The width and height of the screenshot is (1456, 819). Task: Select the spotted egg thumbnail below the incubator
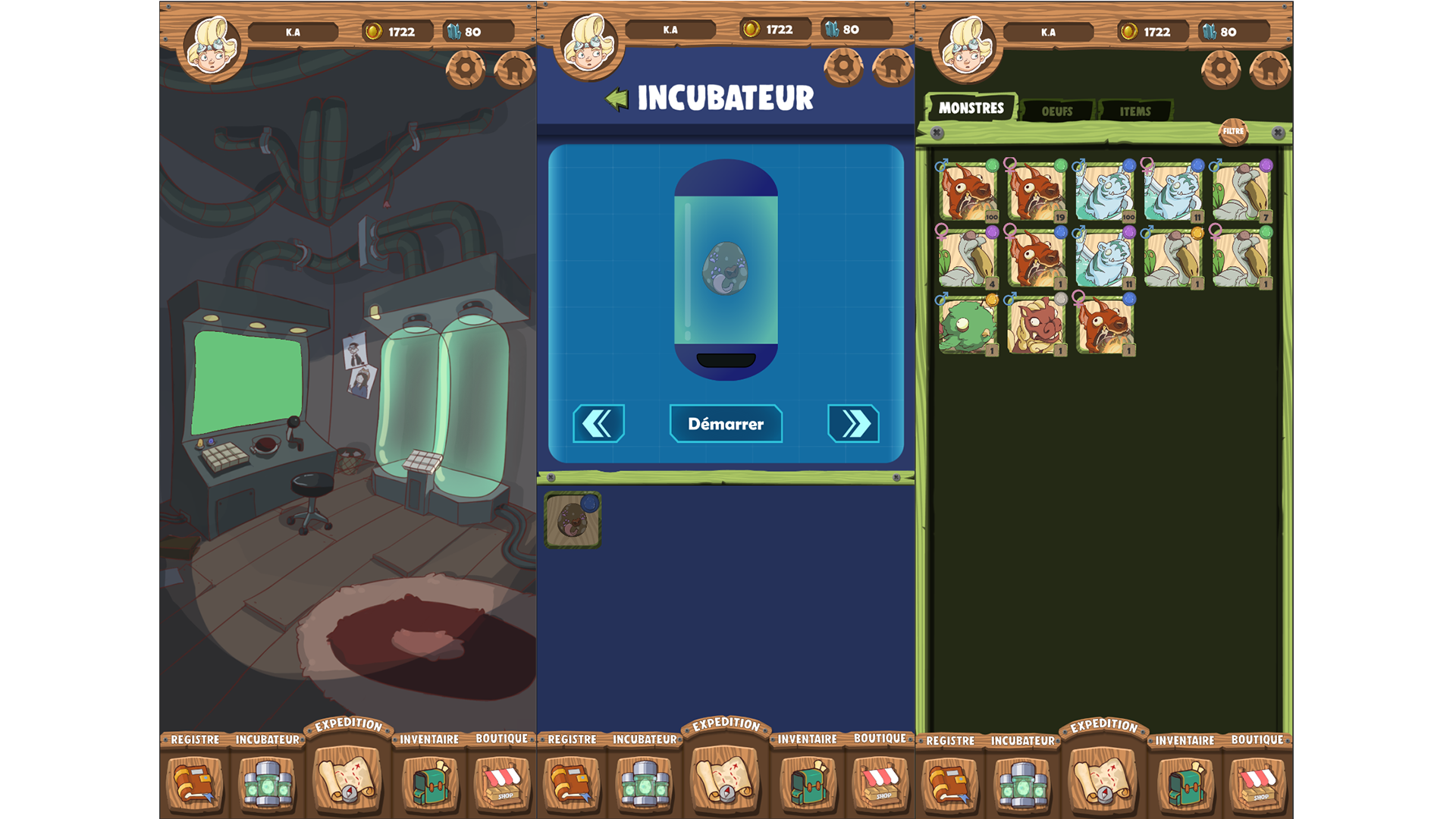click(573, 520)
